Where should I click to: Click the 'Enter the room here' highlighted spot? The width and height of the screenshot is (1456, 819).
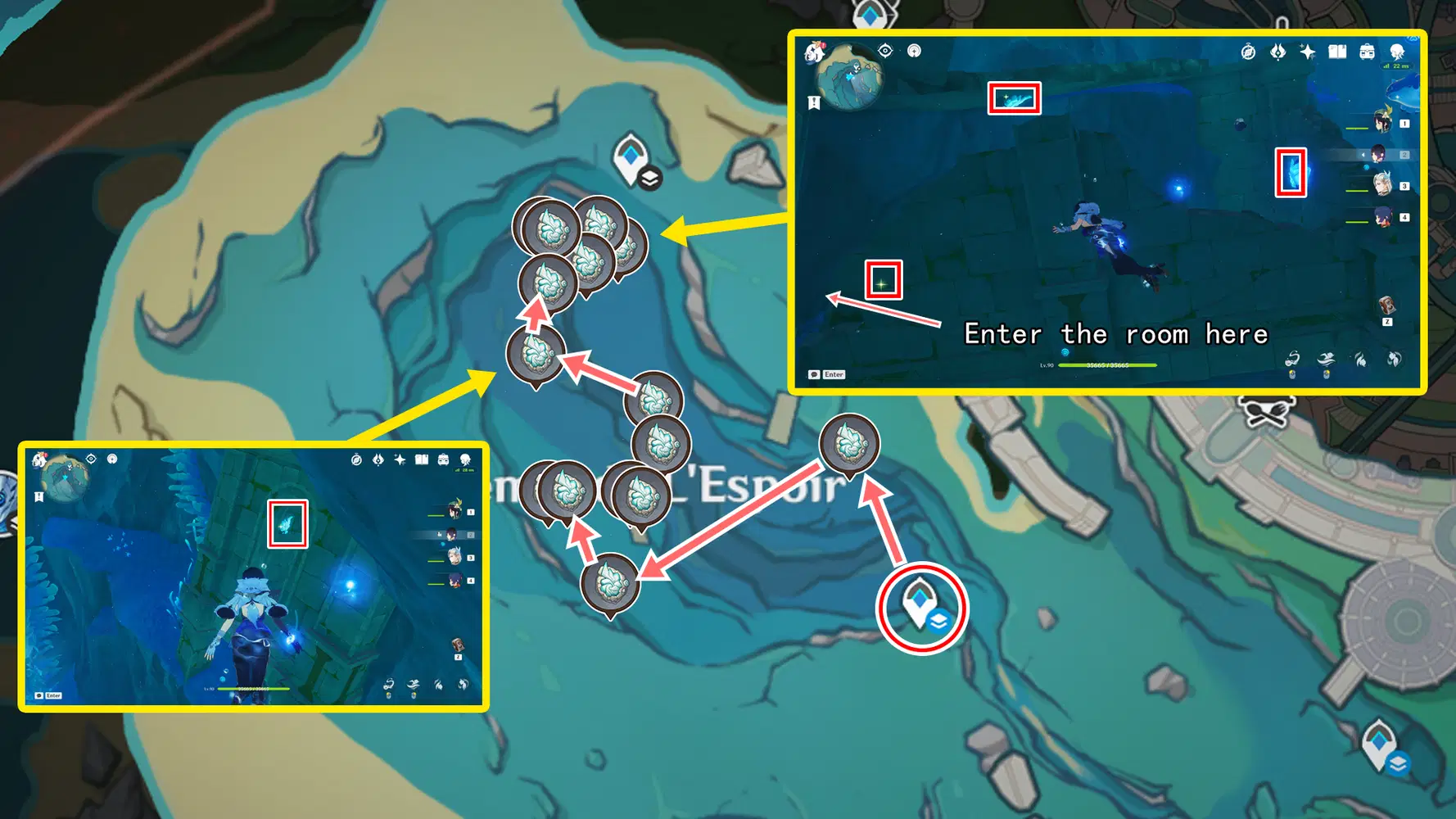pos(883,278)
